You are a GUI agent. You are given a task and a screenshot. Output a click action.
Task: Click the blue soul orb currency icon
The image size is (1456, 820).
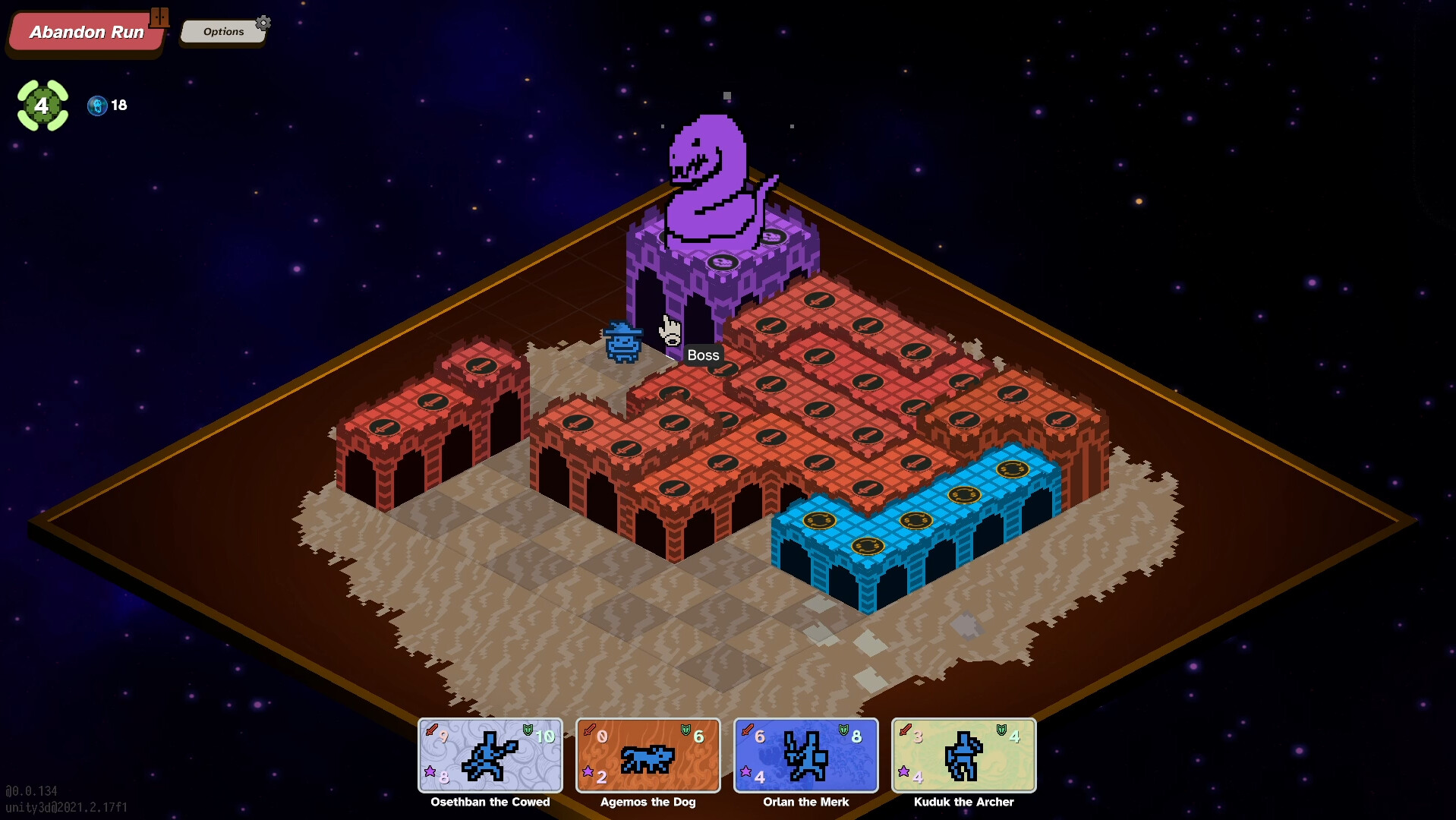(x=97, y=106)
